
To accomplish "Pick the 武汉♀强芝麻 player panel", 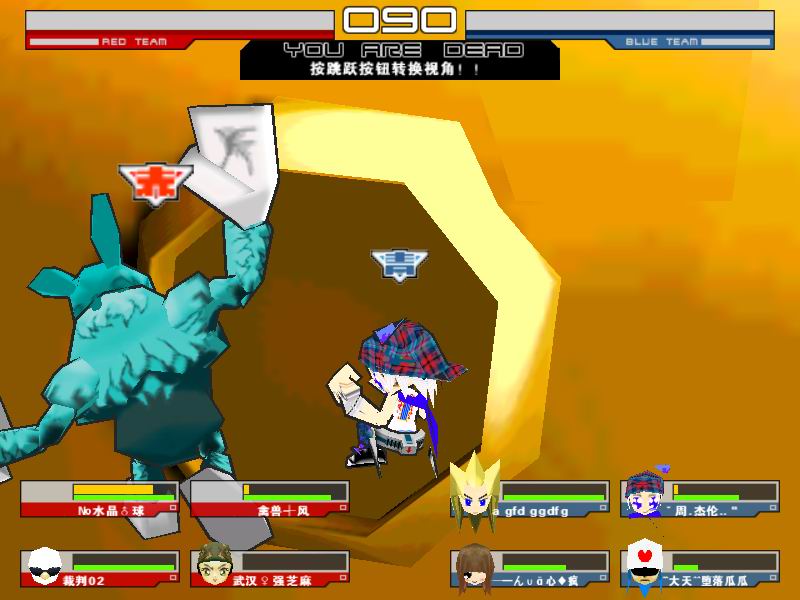I will (270, 568).
